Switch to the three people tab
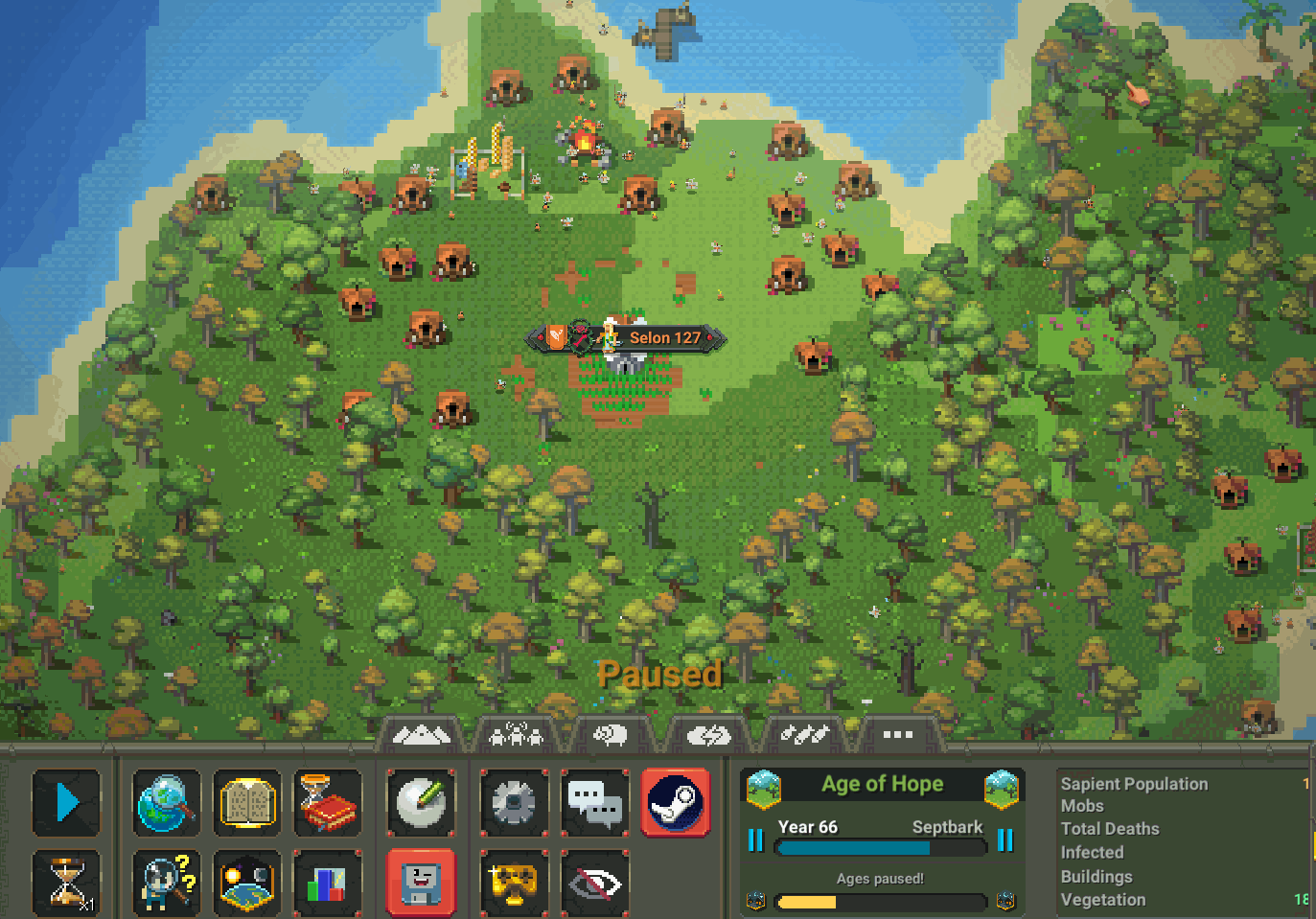 pos(516,735)
